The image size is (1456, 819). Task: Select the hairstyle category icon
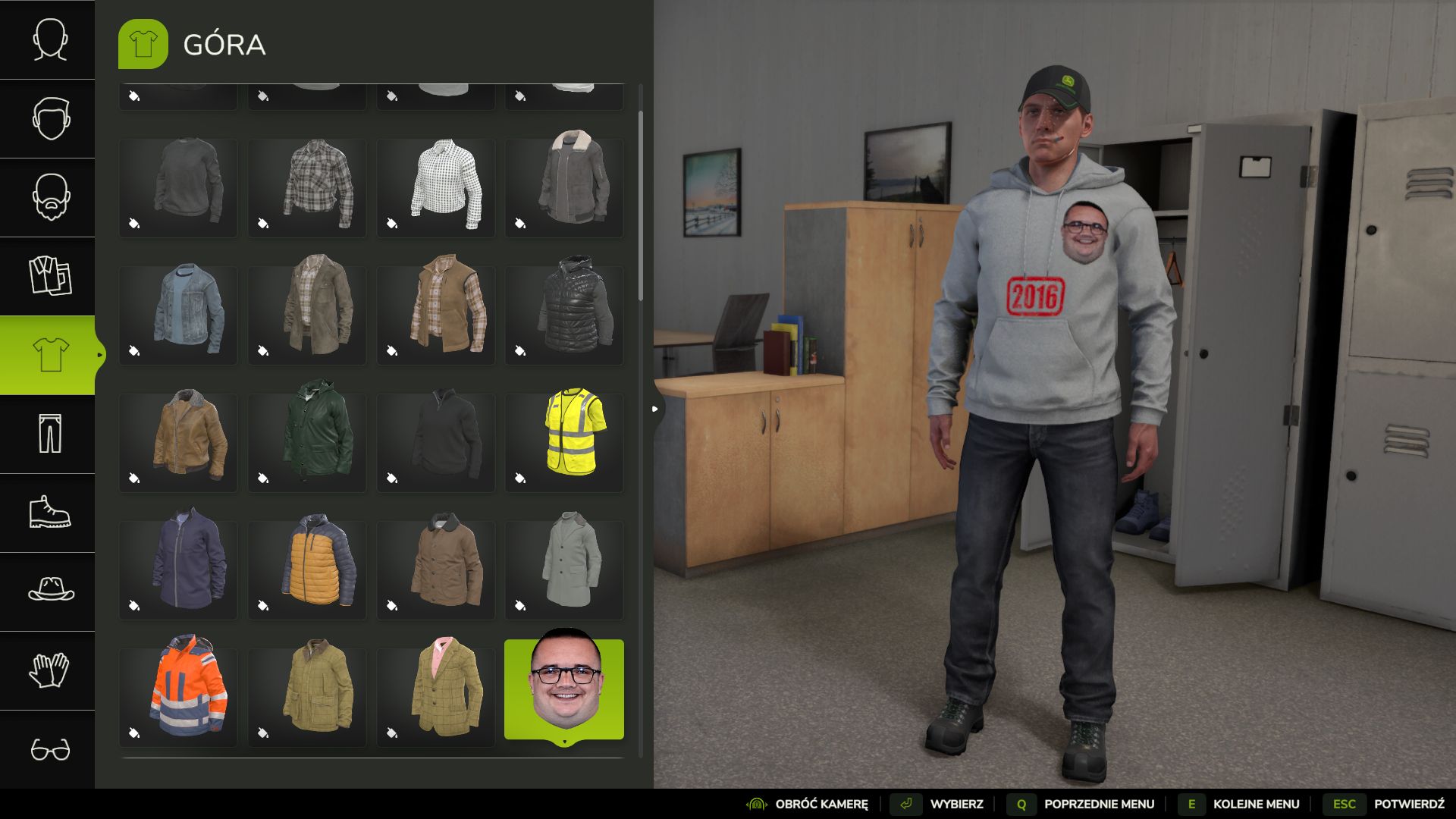(47, 119)
